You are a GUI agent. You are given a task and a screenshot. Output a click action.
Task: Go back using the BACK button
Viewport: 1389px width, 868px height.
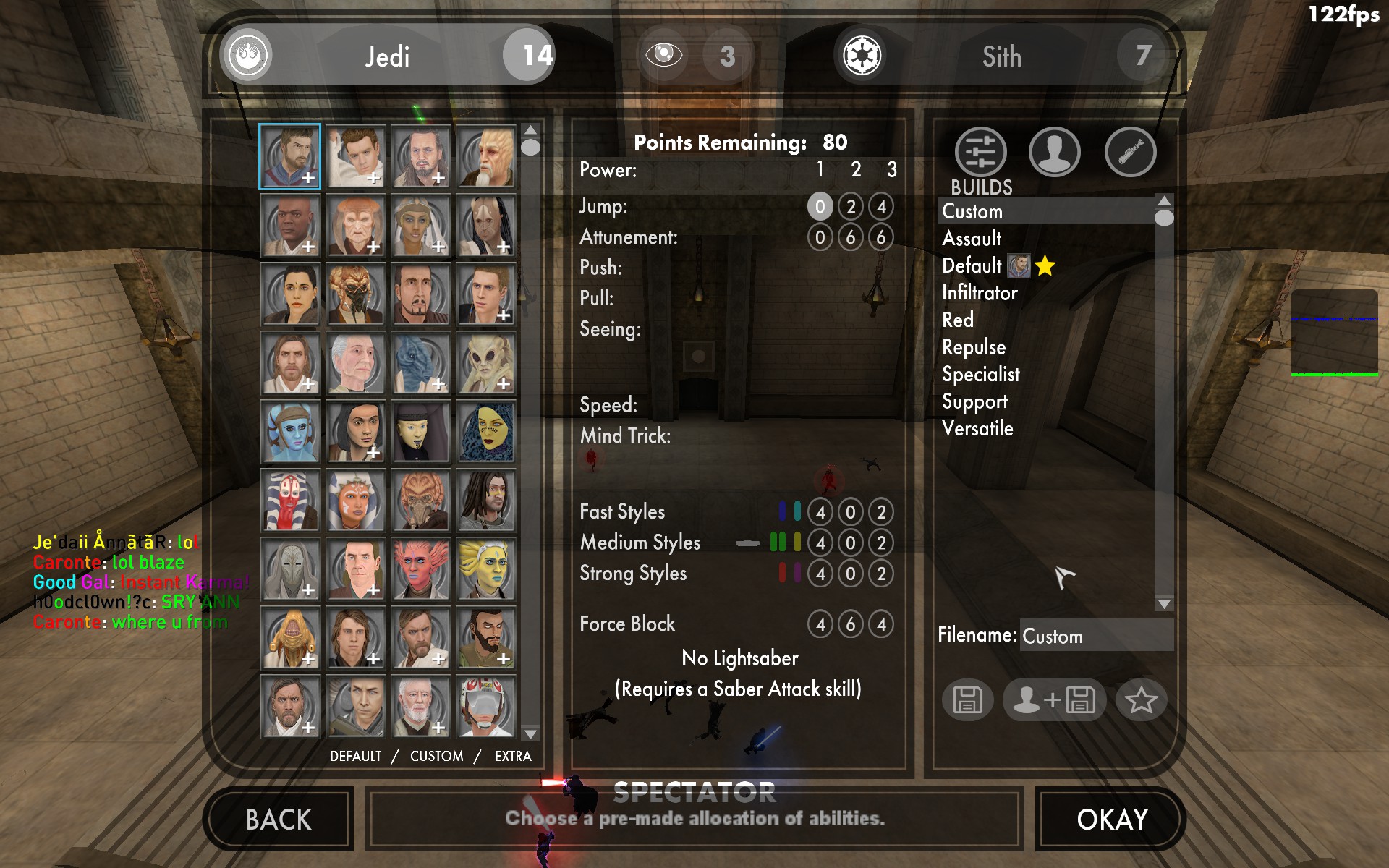click(279, 820)
